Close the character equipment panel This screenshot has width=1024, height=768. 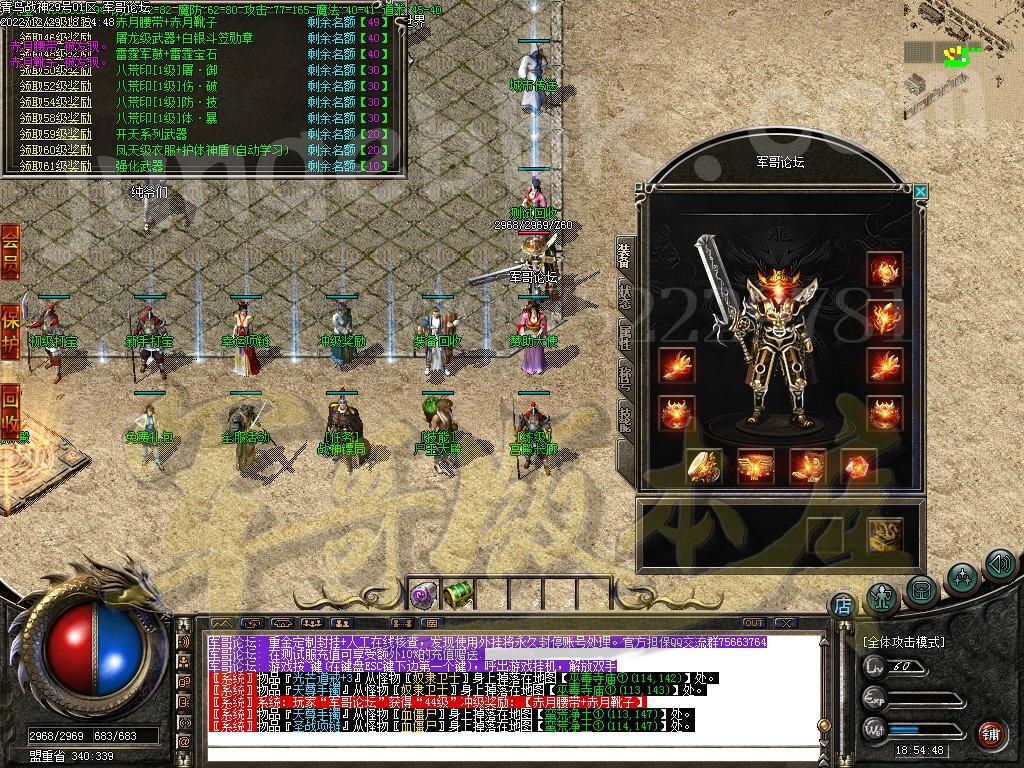[921, 192]
